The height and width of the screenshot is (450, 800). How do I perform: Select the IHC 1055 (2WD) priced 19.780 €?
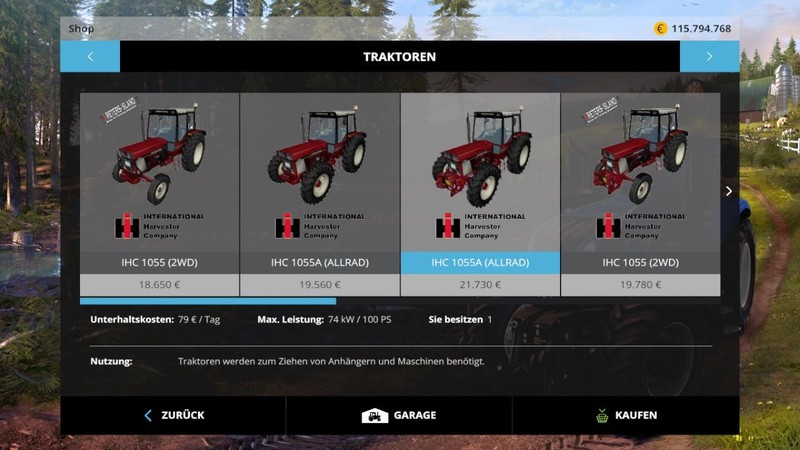tap(640, 194)
